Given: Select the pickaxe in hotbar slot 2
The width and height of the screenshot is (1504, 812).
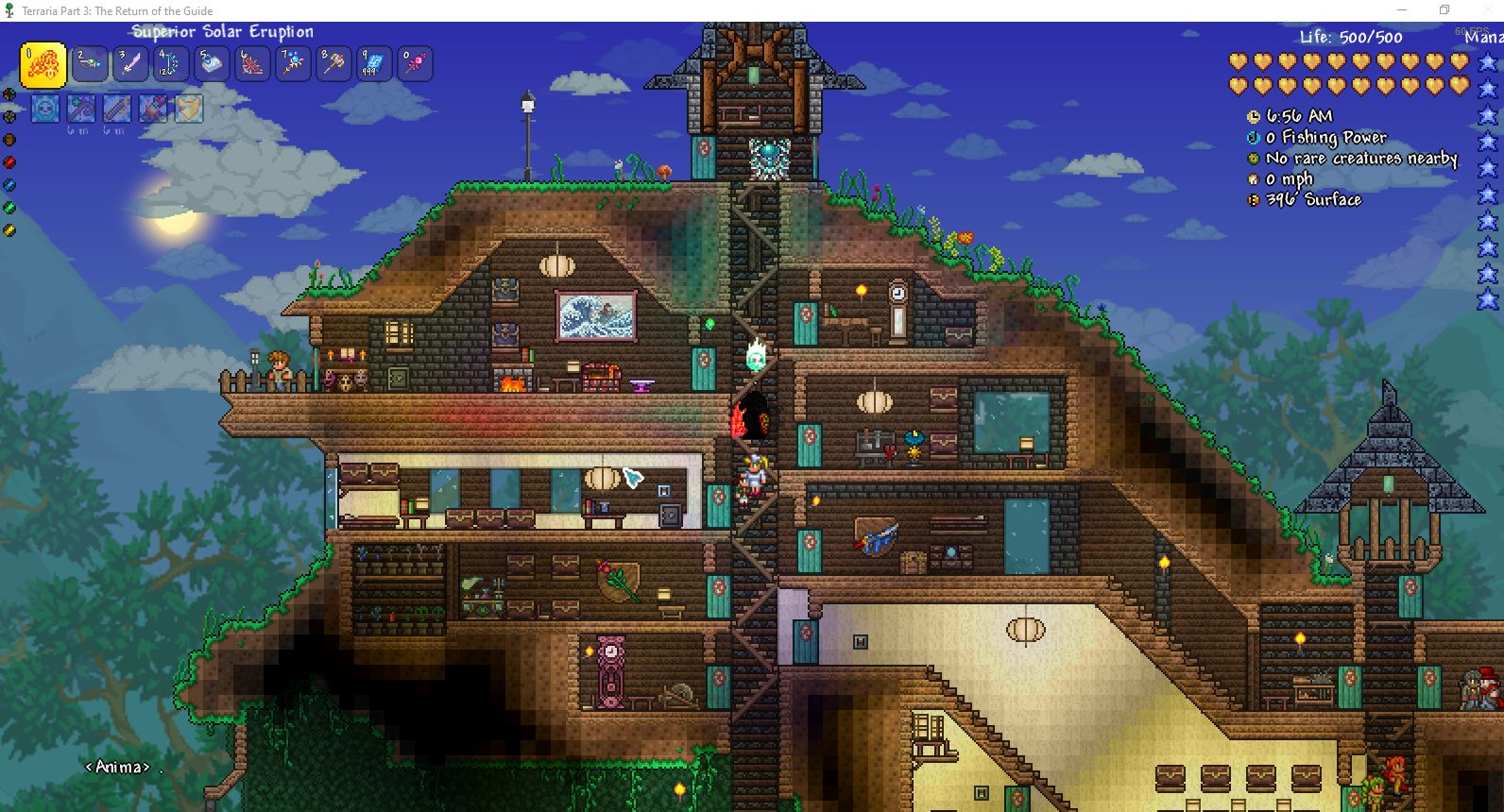Looking at the screenshot, I should pos(89,63).
